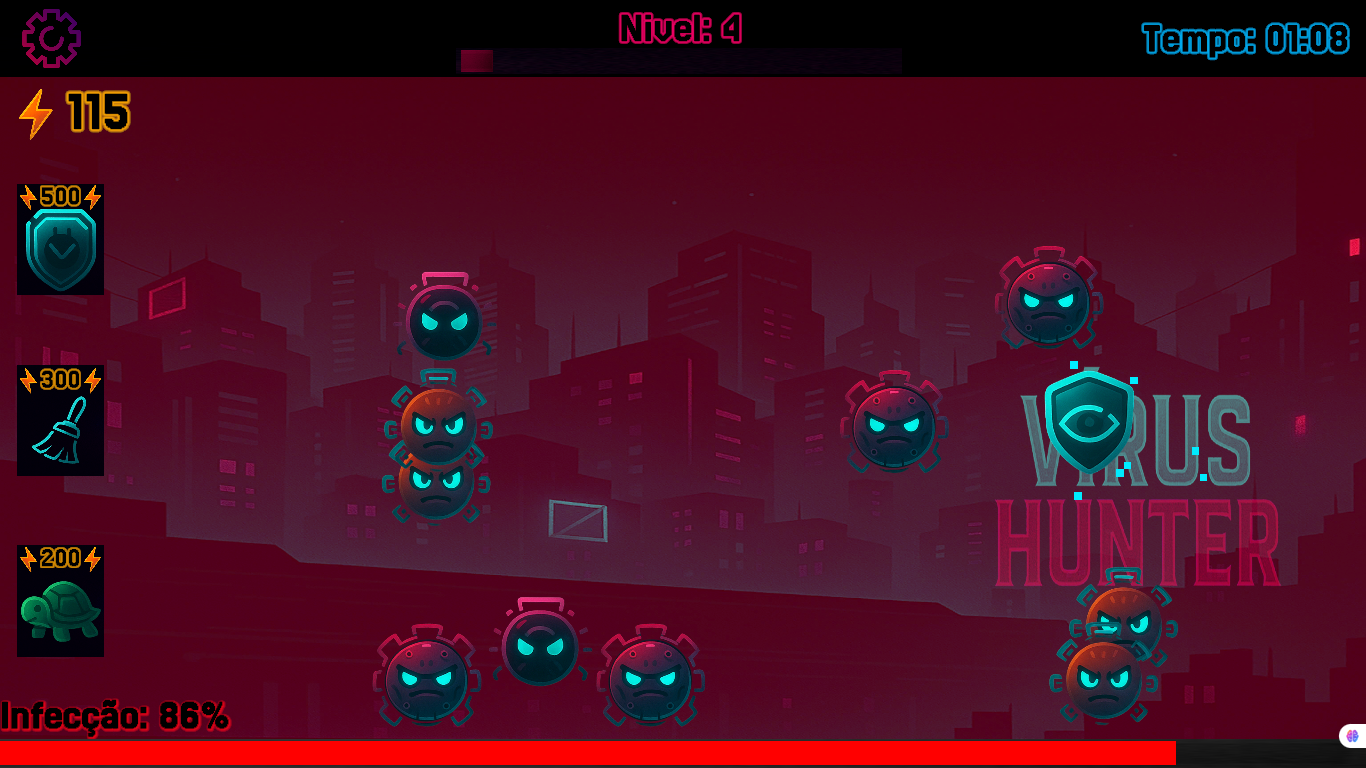Activate the 500-energy shield power-up
The height and width of the screenshot is (768, 1366).
coord(60,240)
